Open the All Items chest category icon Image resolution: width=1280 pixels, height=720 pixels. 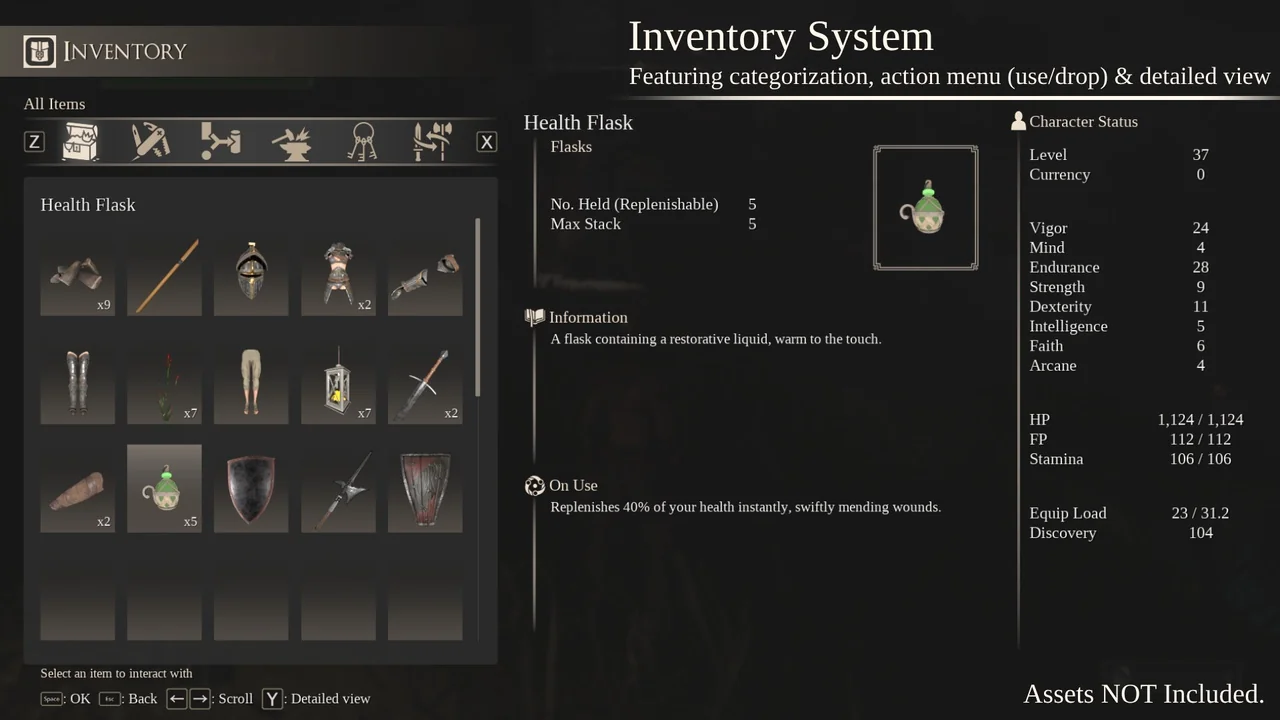coord(80,141)
